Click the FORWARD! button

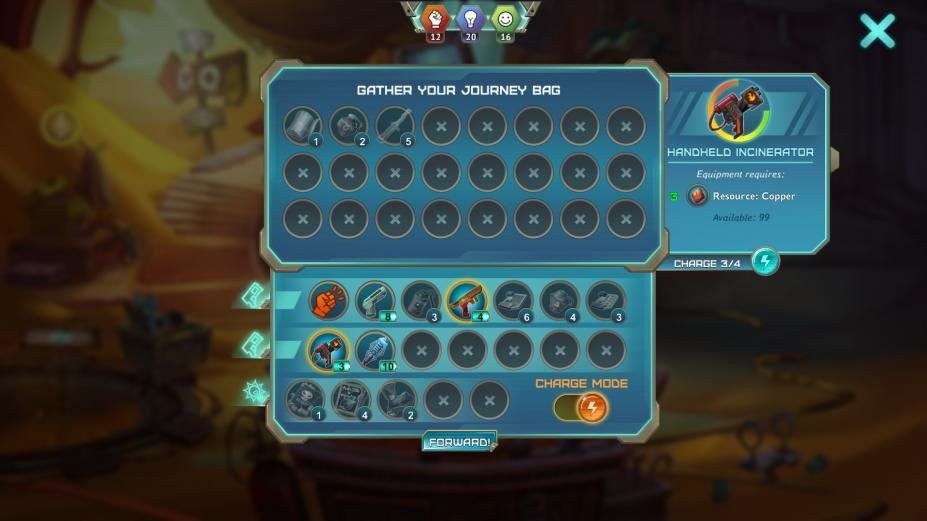(x=459, y=441)
